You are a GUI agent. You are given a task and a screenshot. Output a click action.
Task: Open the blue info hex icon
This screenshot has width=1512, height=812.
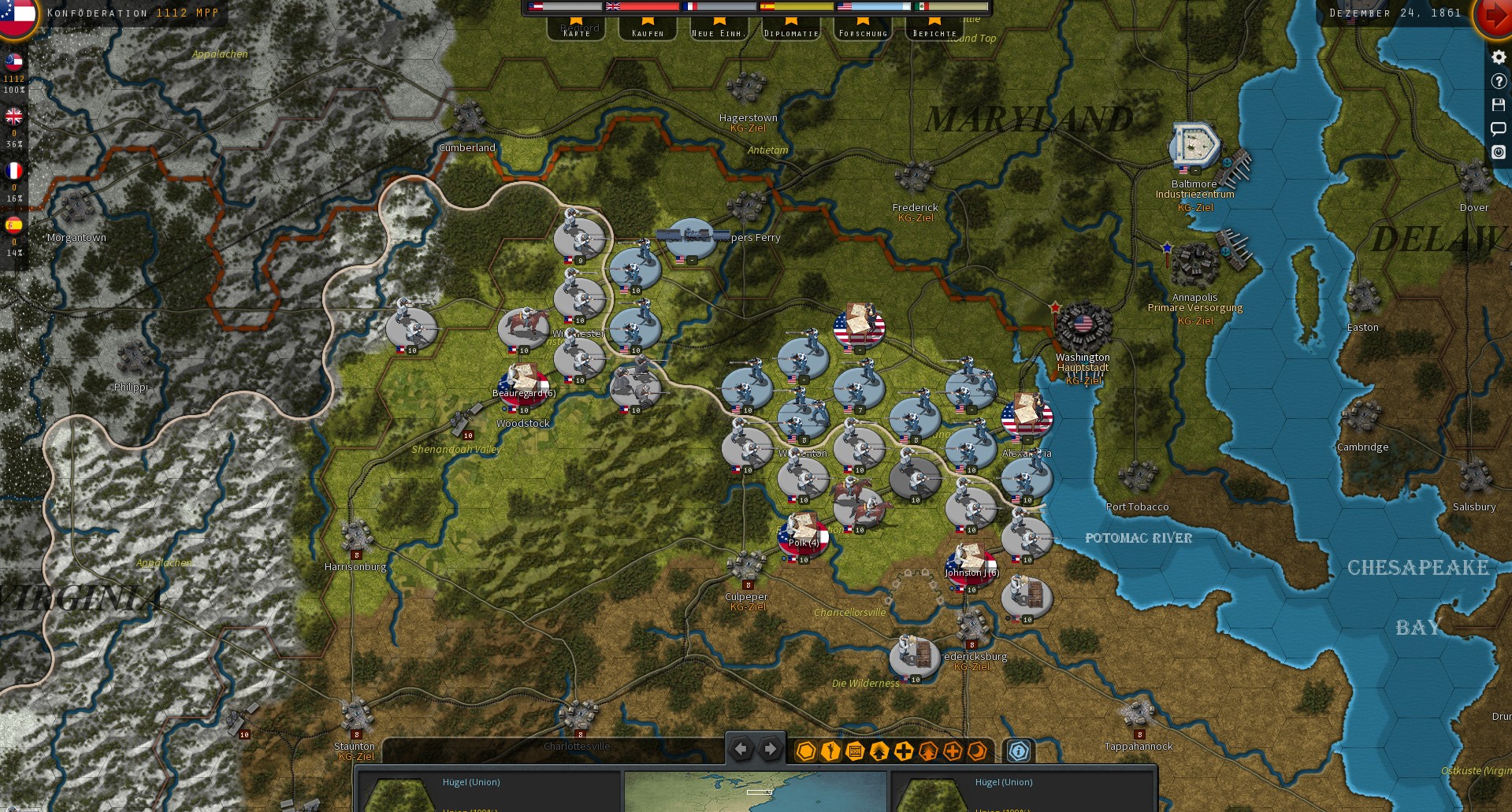[x=1018, y=751]
